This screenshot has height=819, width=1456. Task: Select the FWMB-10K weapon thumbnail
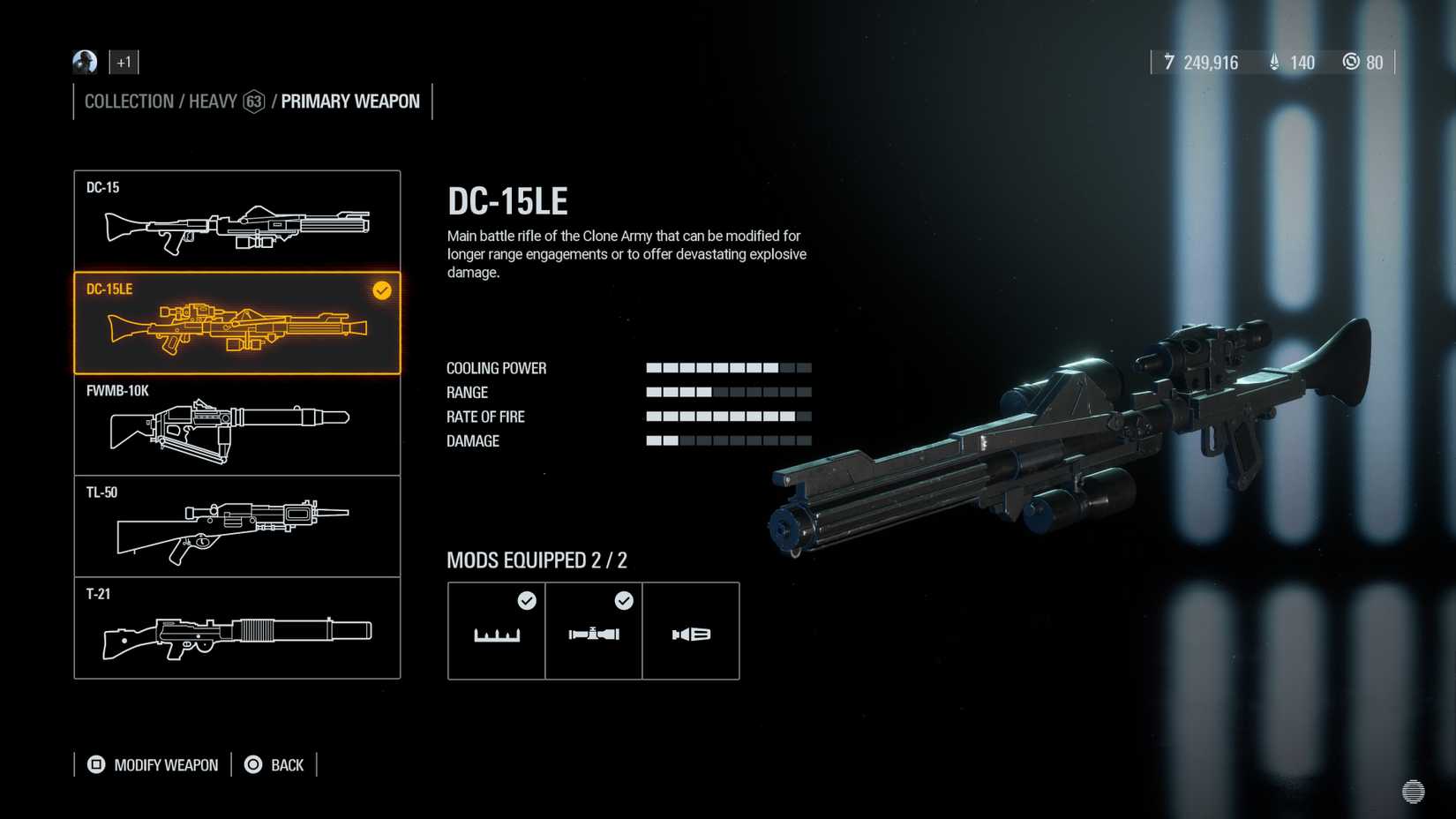236,425
